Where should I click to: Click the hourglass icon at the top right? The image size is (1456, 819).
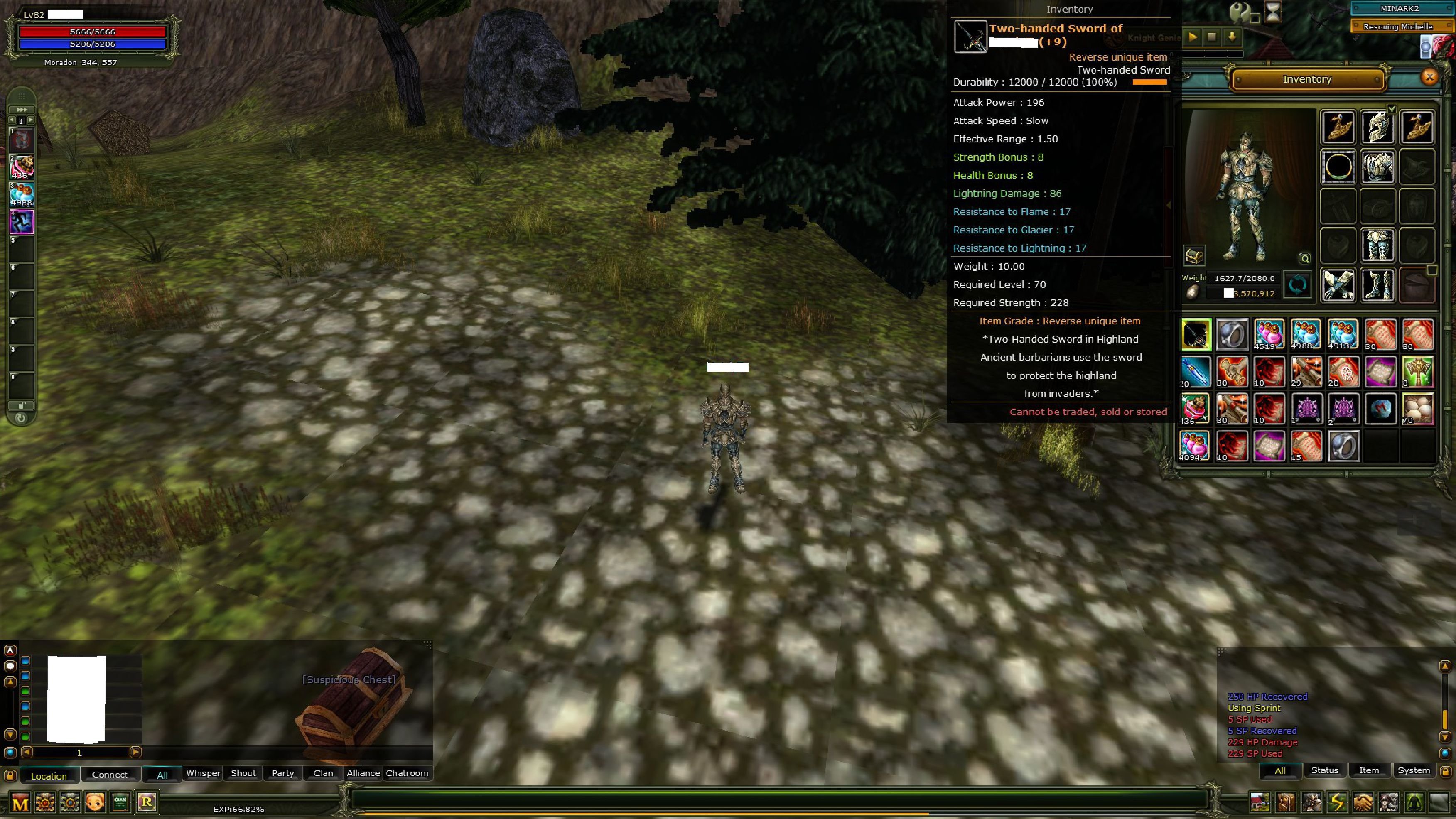[1274, 12]
